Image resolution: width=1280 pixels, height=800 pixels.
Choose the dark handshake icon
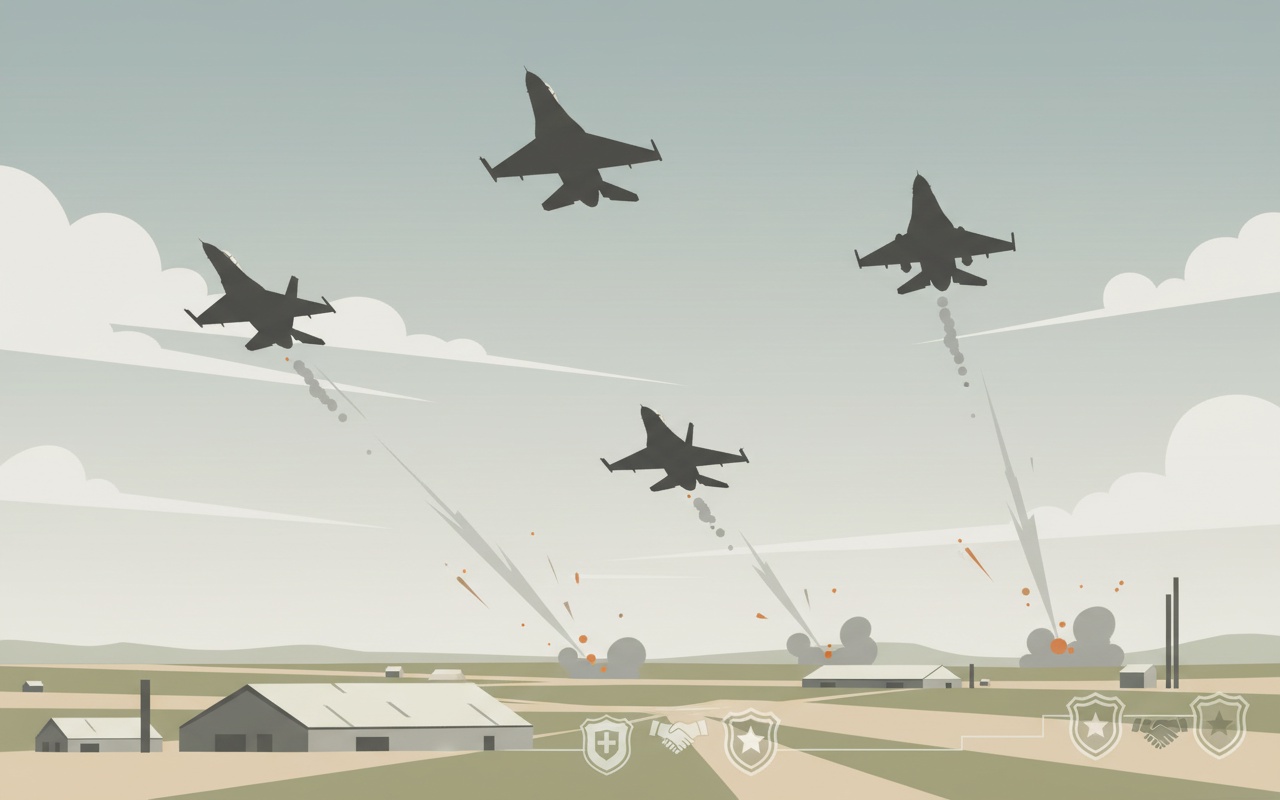[1159, 731]
